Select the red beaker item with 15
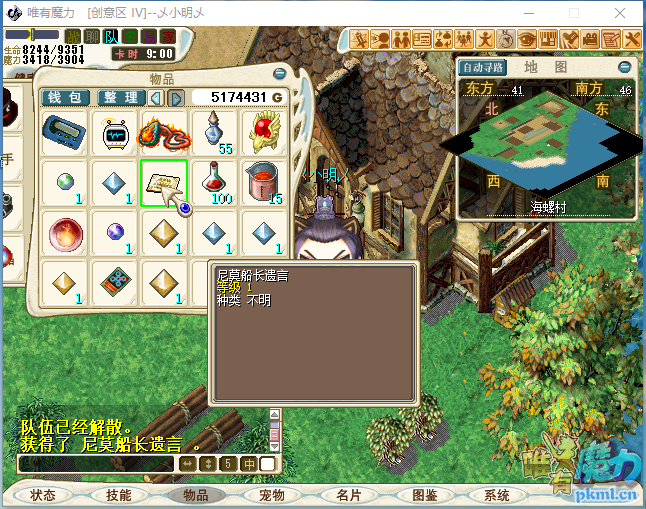646x509 pixels. coord(263,182)
